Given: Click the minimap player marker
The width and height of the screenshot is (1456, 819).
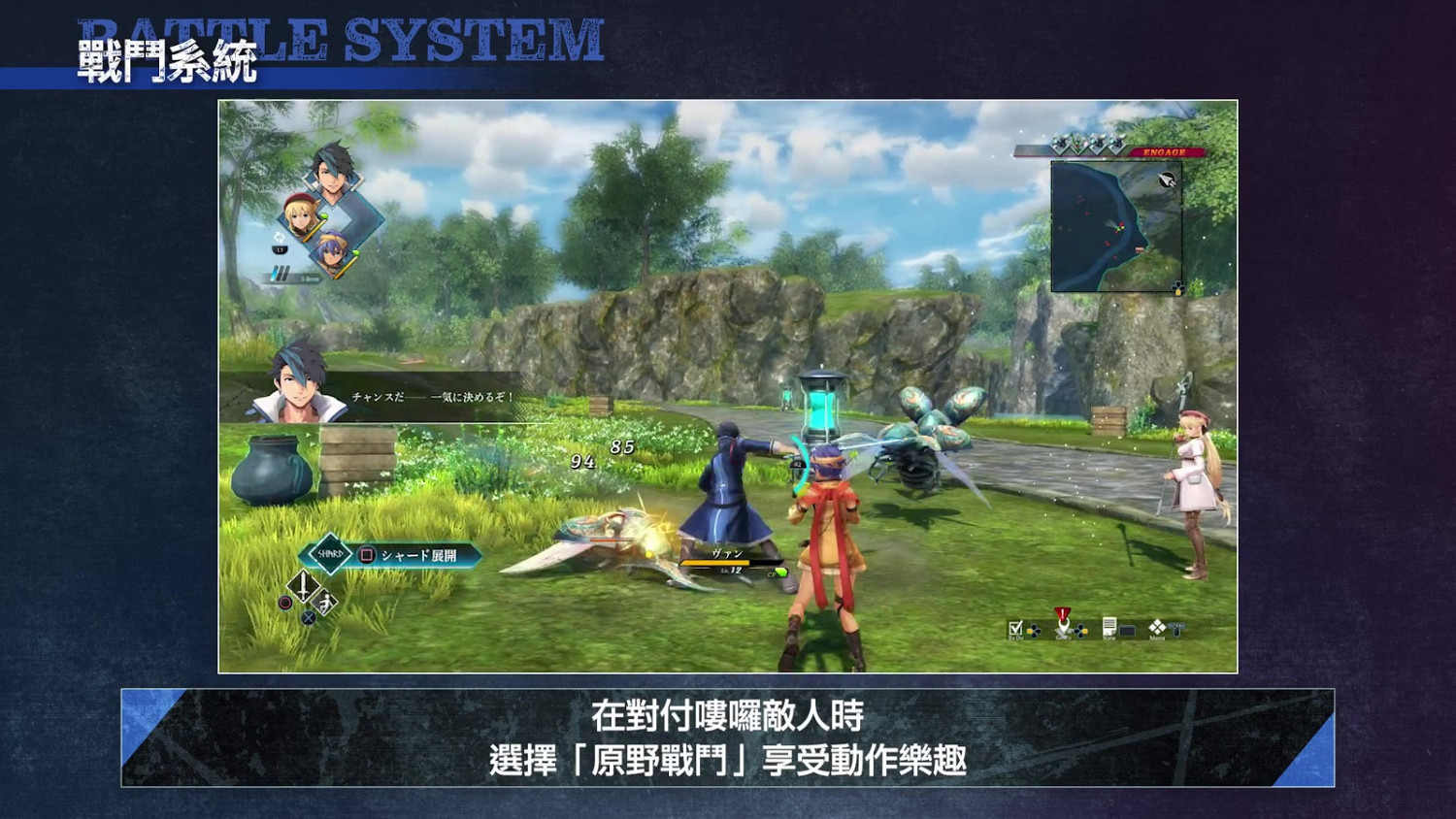Looking at the screenshot, I should tap(1119, 228).
